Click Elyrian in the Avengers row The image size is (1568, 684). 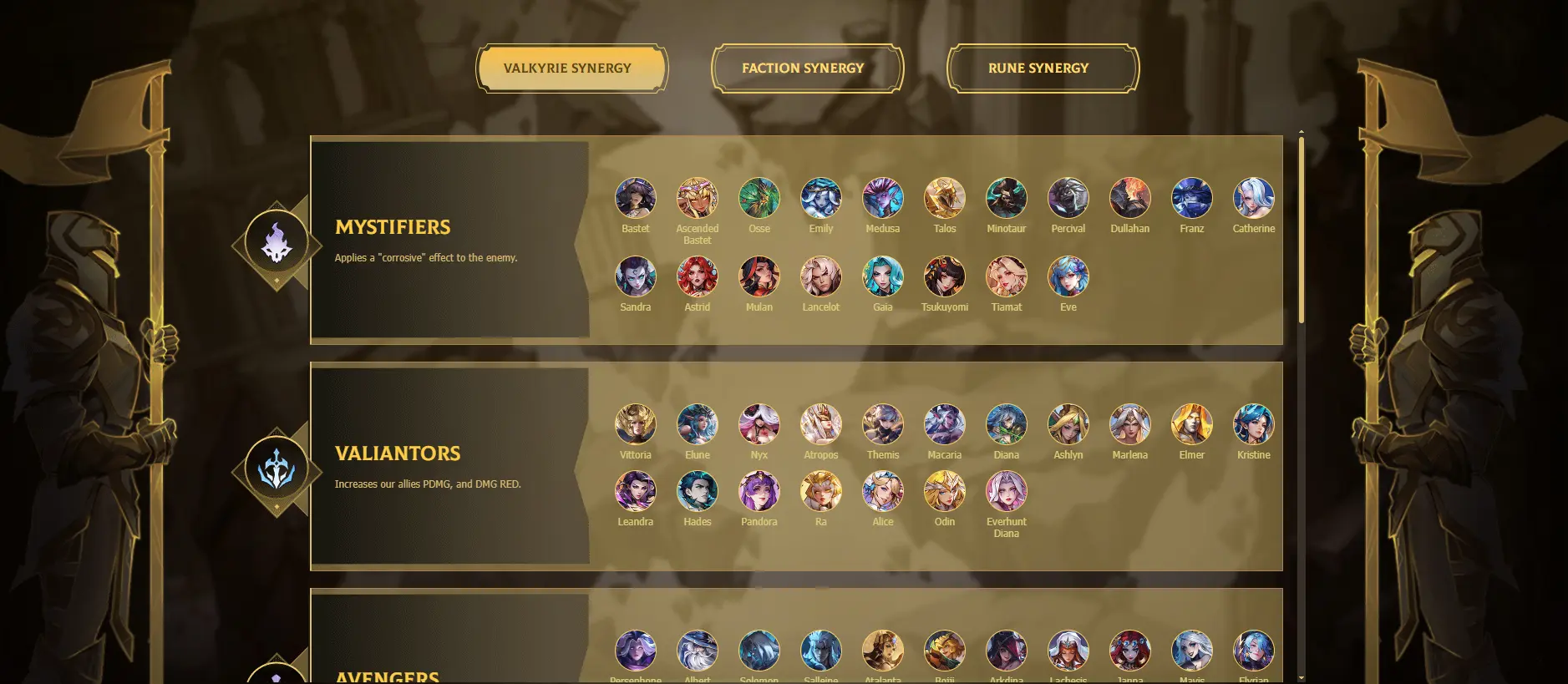pyautogui.click(x=1254, y=651)
